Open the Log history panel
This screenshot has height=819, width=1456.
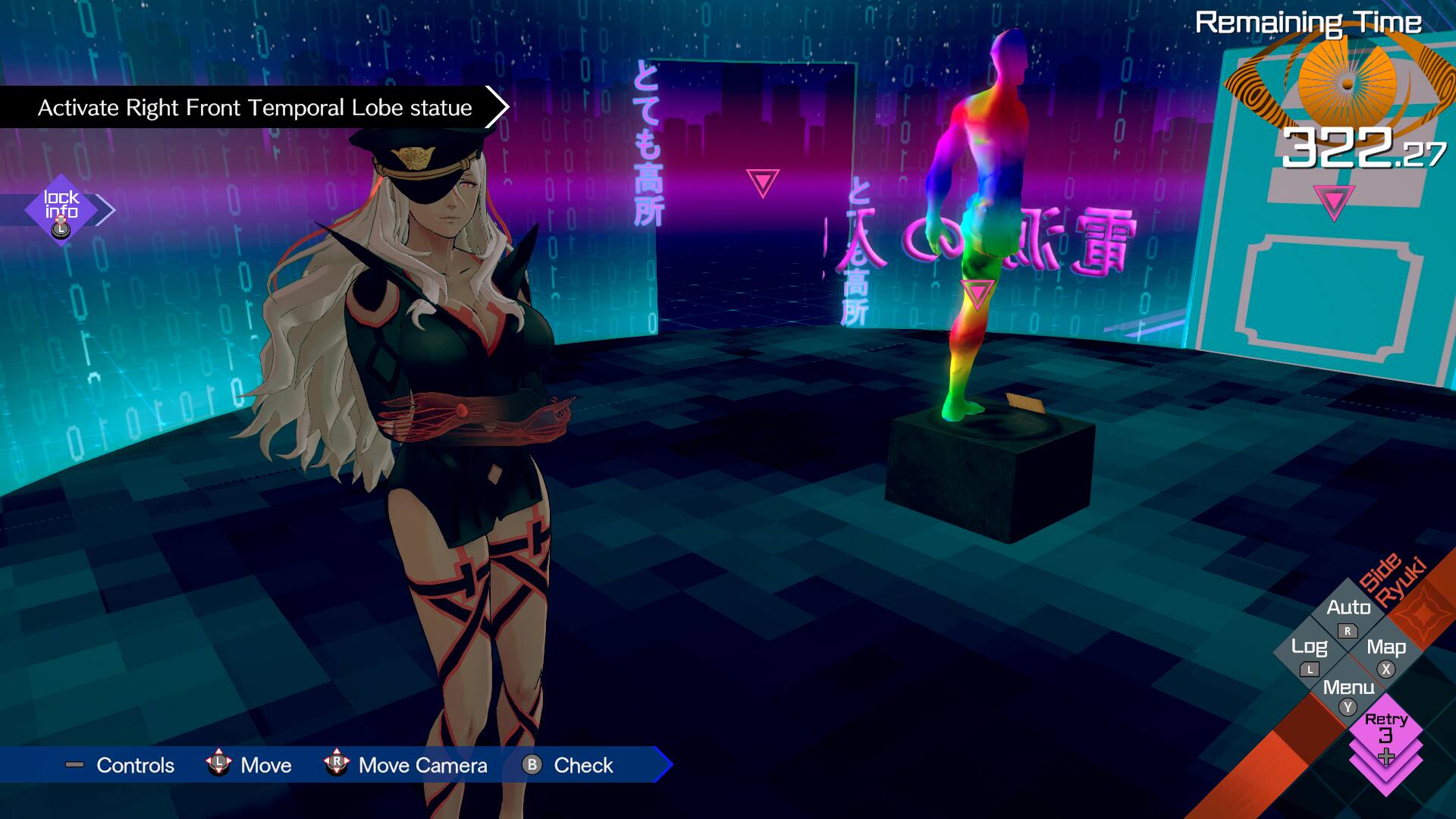pyautogui.click(x=1310, y=646)
